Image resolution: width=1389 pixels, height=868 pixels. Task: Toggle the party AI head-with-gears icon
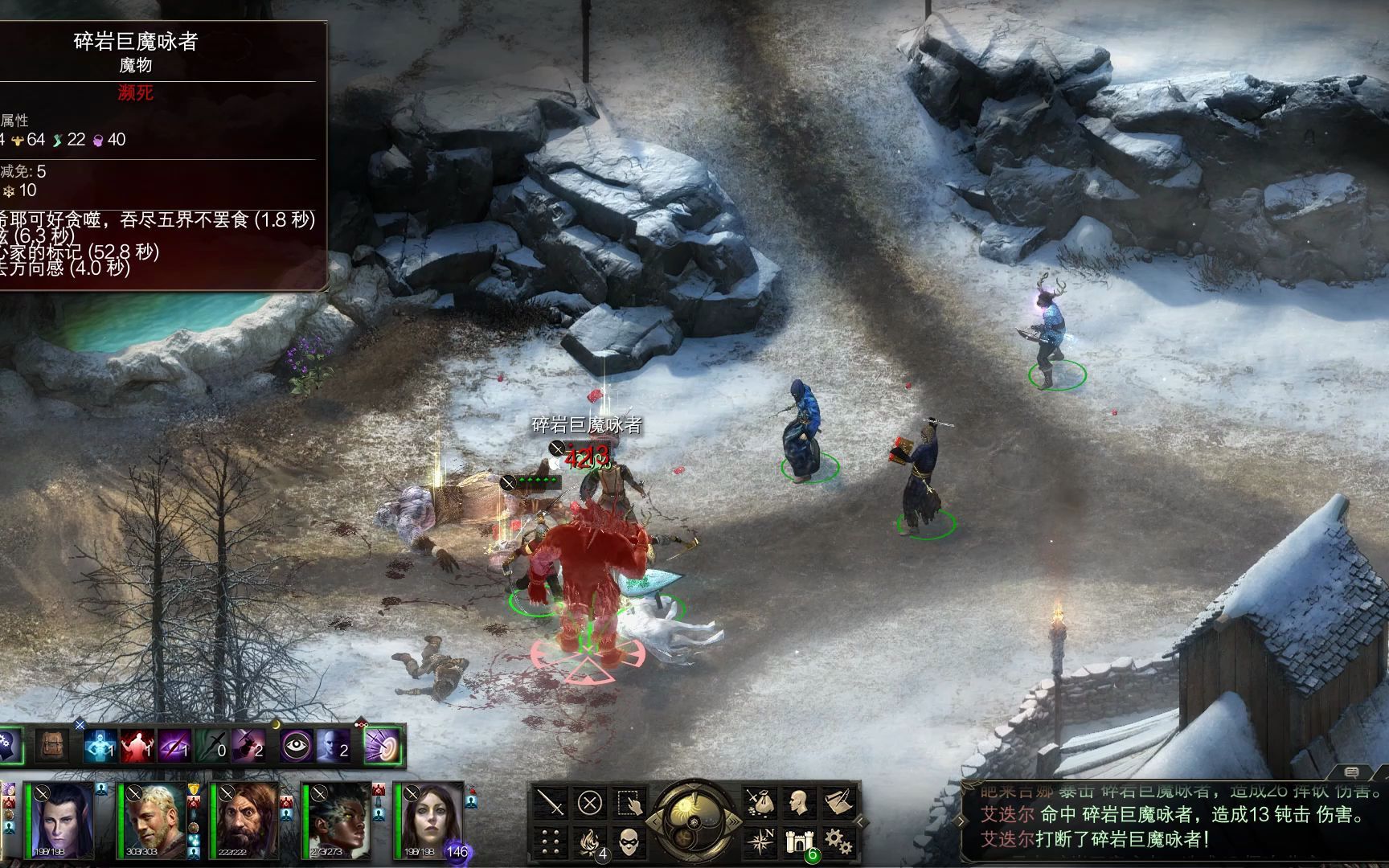click(x=10, y=746)
